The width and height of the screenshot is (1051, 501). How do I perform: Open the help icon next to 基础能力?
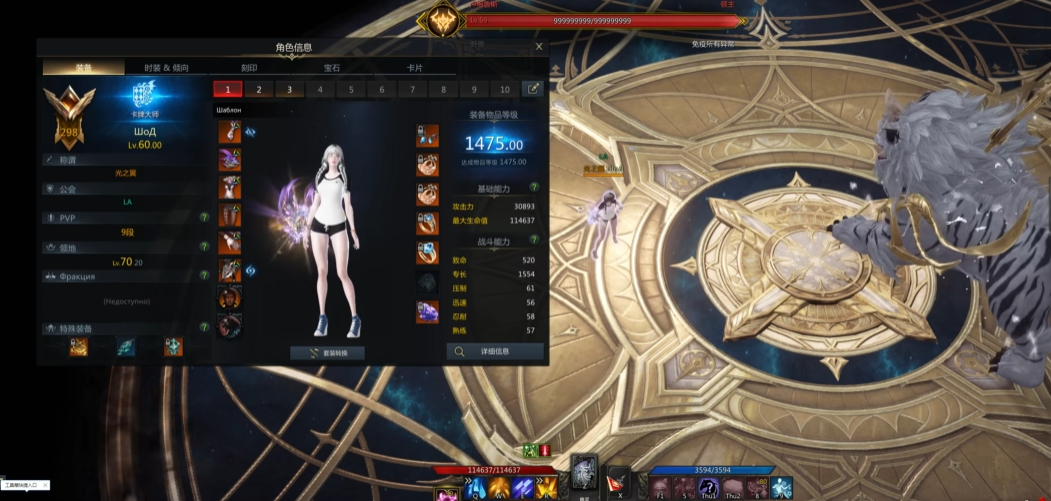[x=534, y=187]
